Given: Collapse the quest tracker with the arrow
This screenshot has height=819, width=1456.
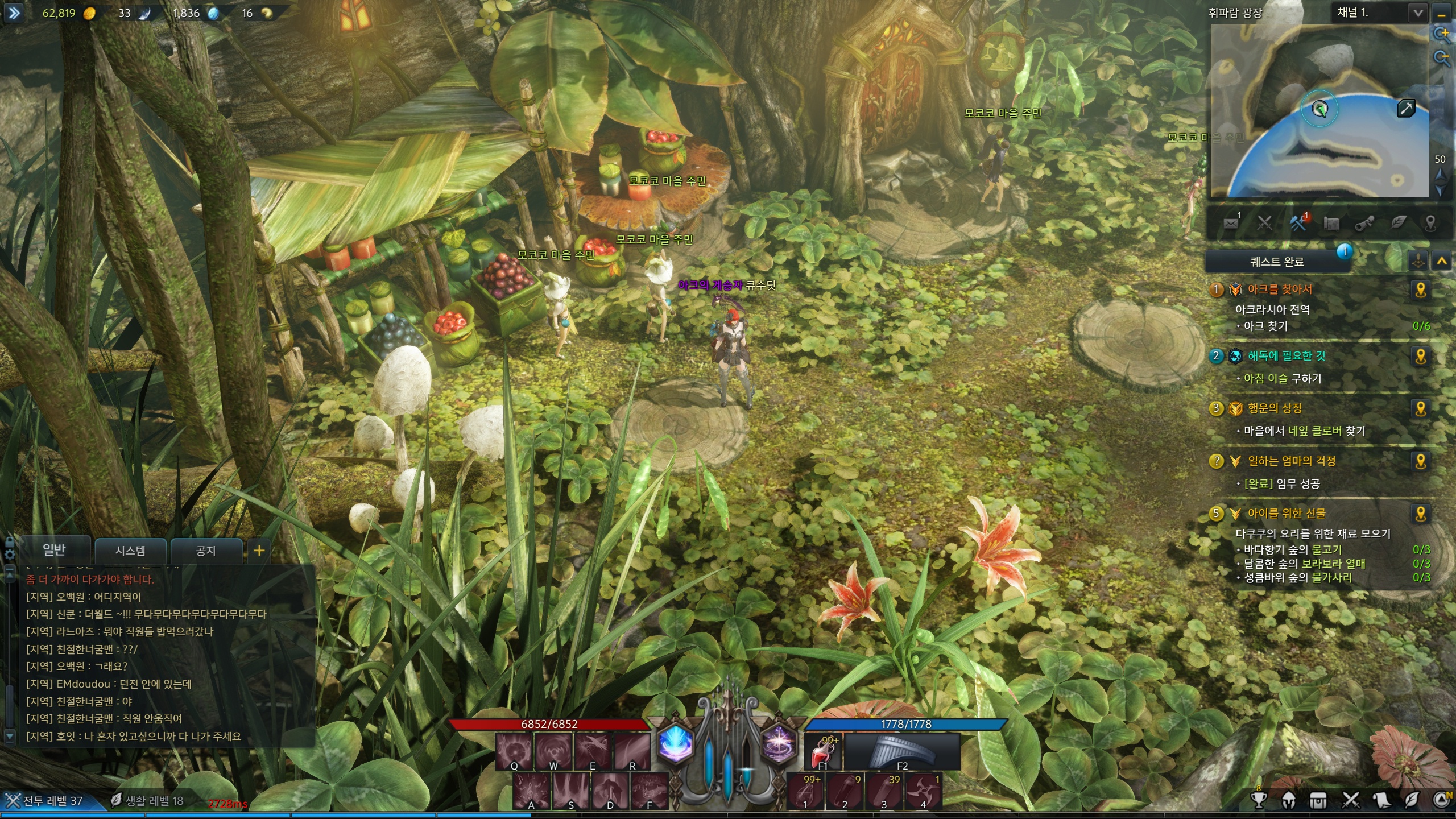Looking at the screenshot, I should coord(1442,262).
